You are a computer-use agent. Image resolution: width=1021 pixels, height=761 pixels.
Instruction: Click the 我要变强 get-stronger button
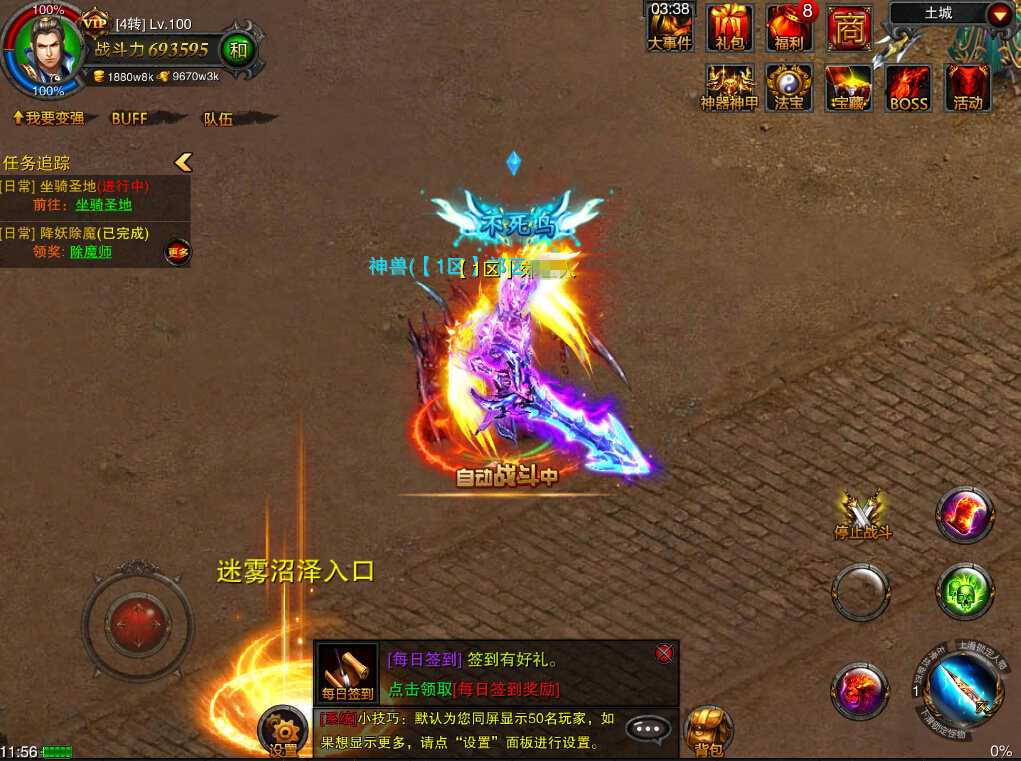coord(48,118)
